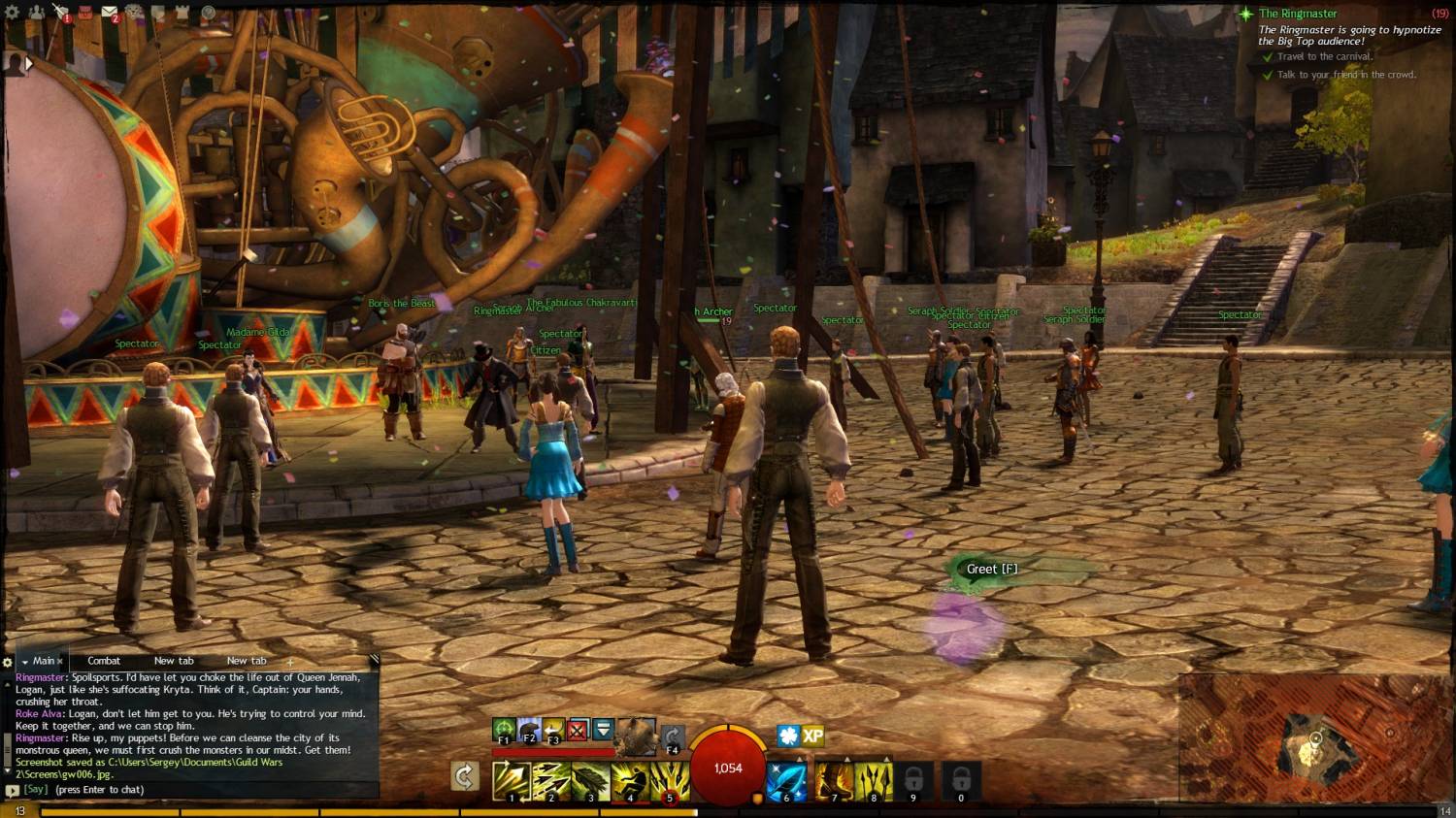Viewport: 1456px width, 818px height.
Task: Open the gear-shaped game menu icon
Action: (x=12, y=13)
